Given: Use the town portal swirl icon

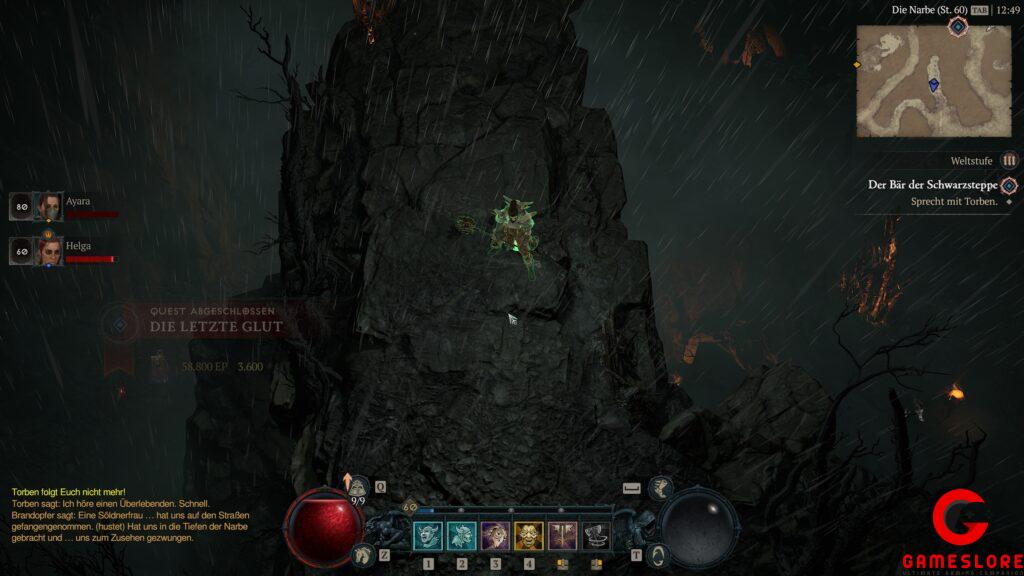Looking at the screenshot, I should 656,553.
